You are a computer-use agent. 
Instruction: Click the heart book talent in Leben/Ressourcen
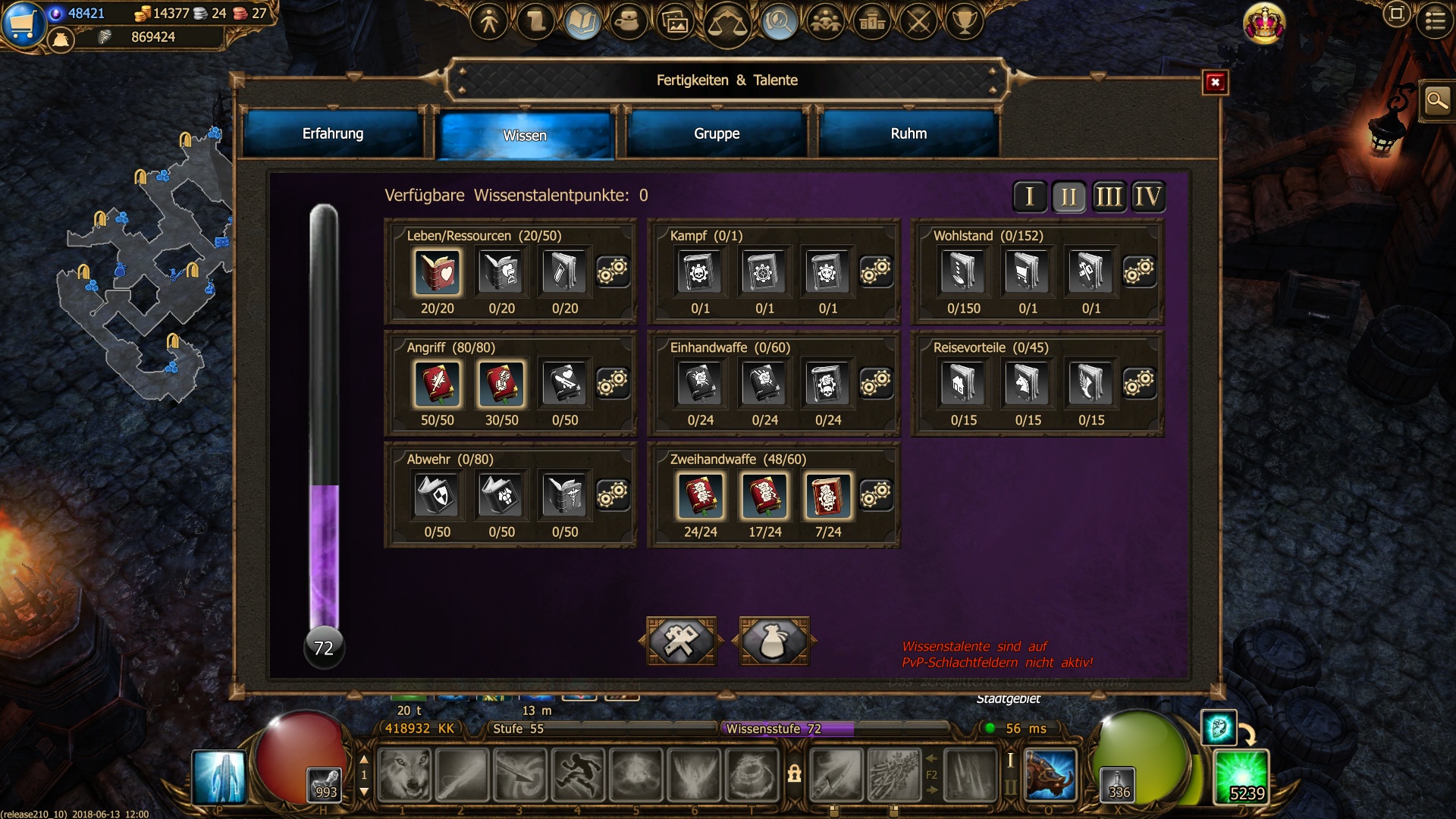[x=438, y=271]
